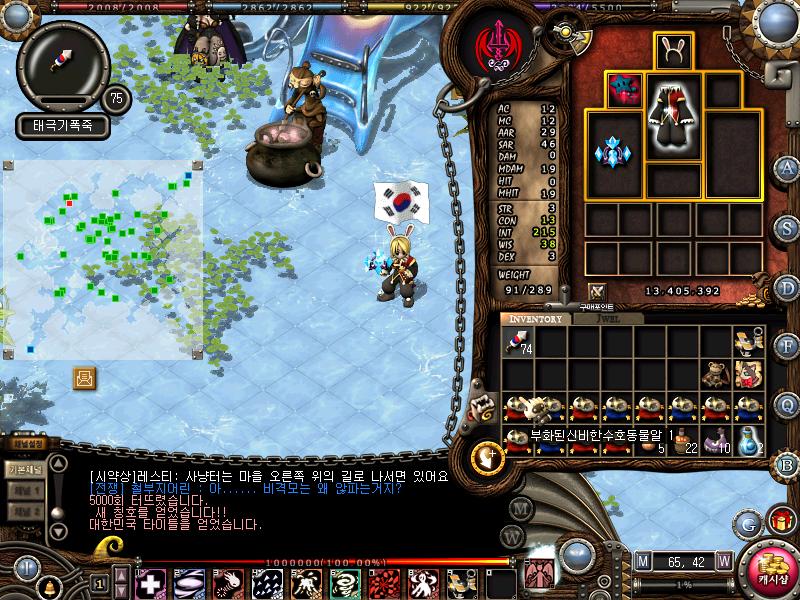Open the mail envelope notification icon
The height and width of the screenshot is (600, 800).
(85, 377)
